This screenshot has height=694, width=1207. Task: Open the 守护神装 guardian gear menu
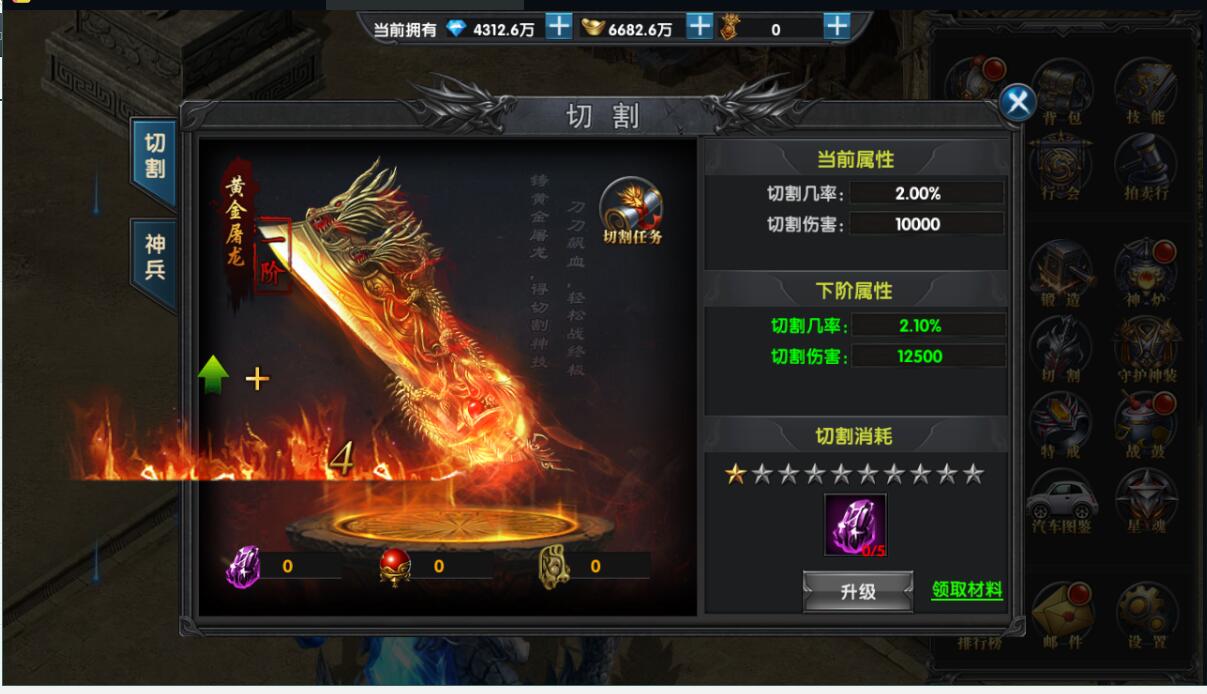(x=1145, y=350)
